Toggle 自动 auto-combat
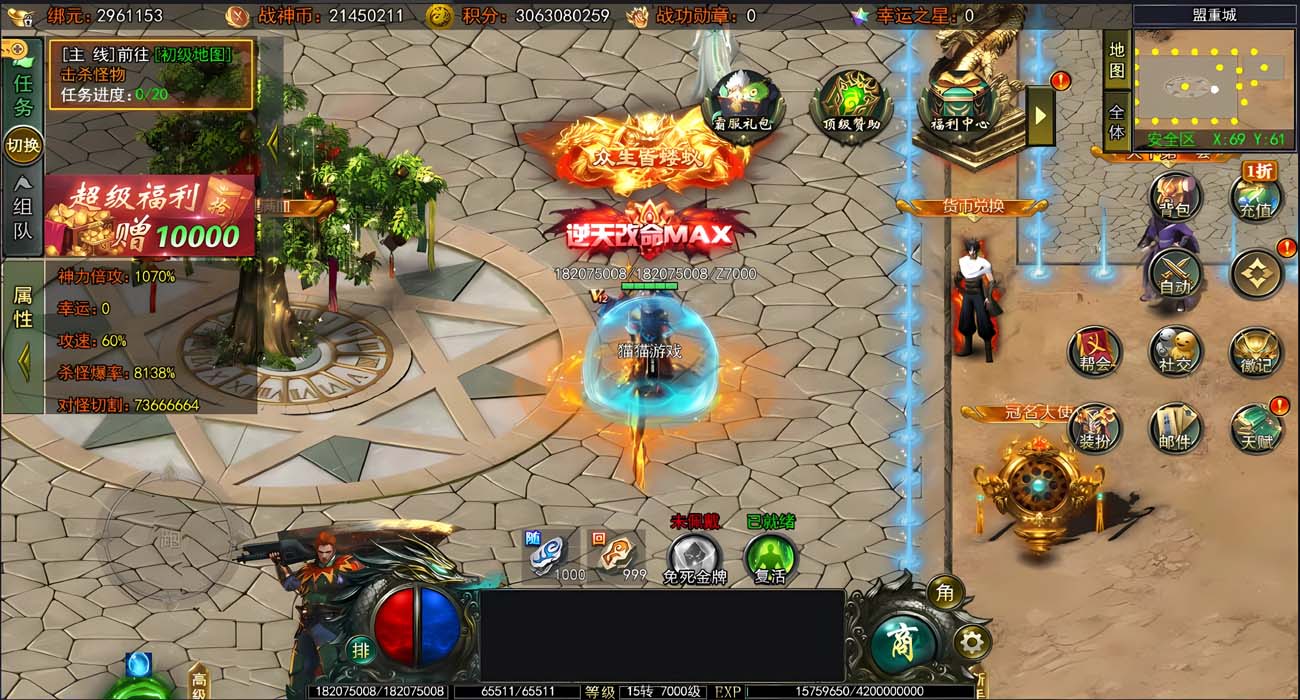This screenshot has height=700, width=1300. click(1174, 273)
